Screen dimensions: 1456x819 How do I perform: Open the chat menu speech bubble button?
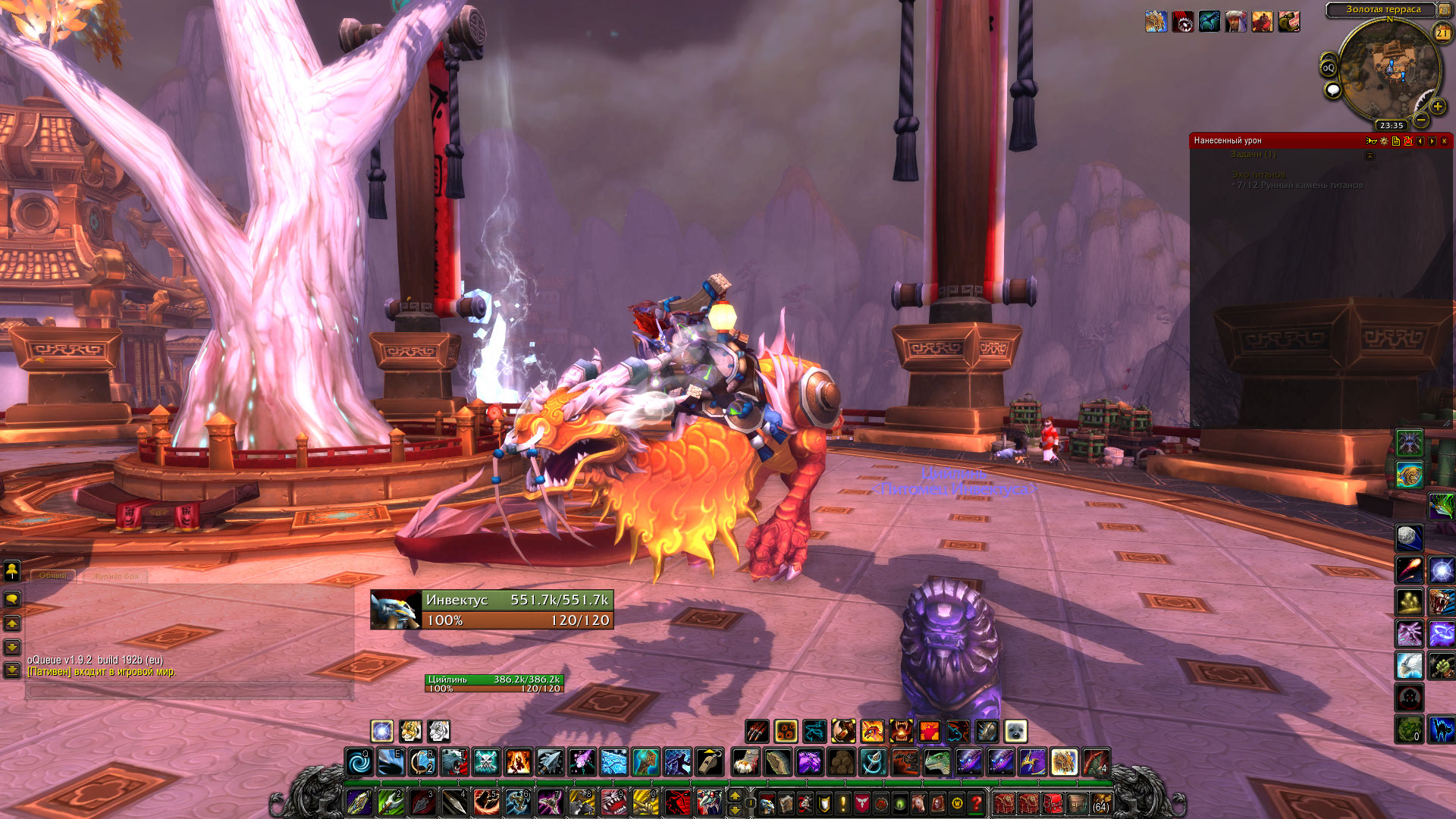(x=12, y=599)
